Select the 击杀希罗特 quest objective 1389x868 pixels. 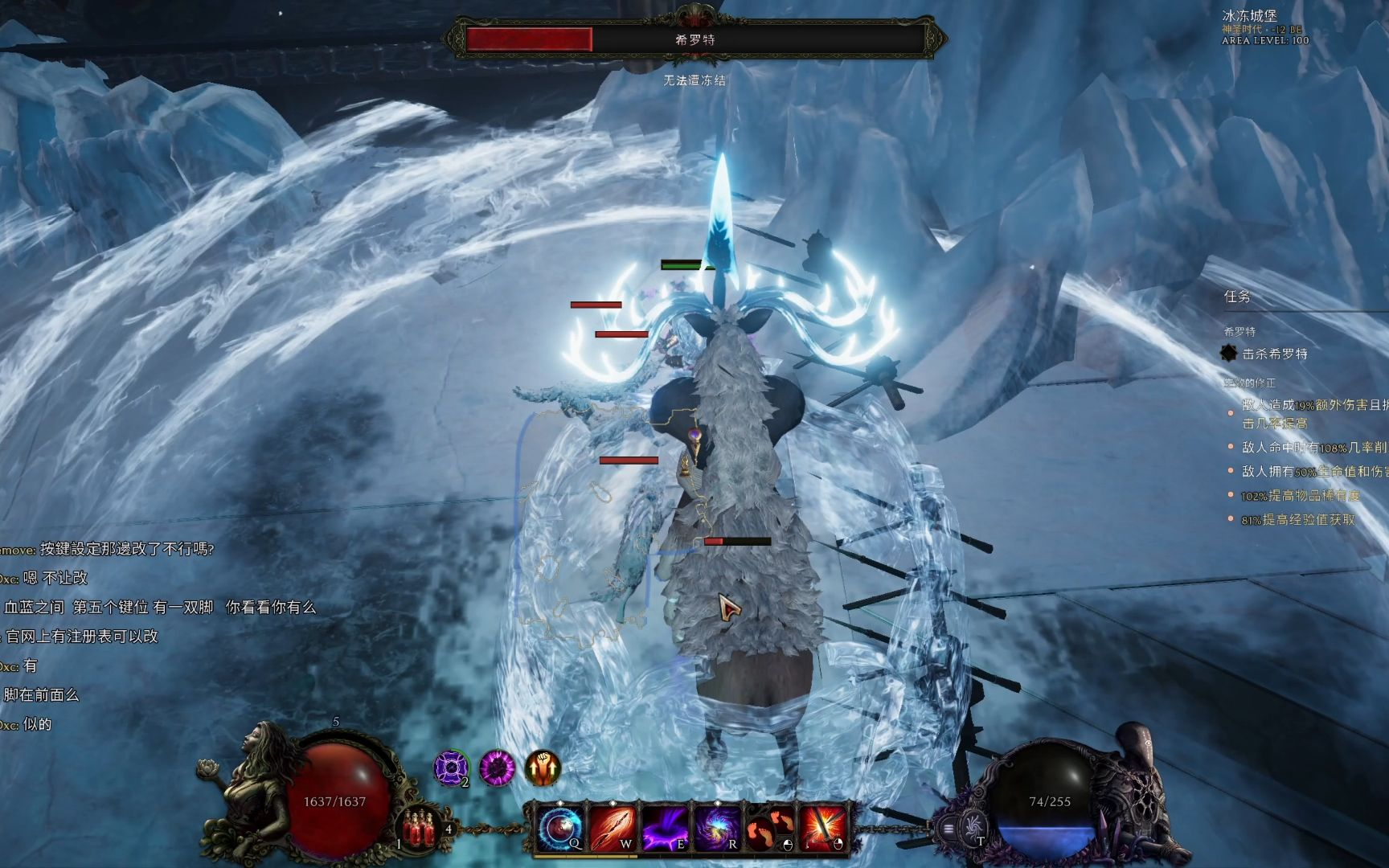[1275, 354]
